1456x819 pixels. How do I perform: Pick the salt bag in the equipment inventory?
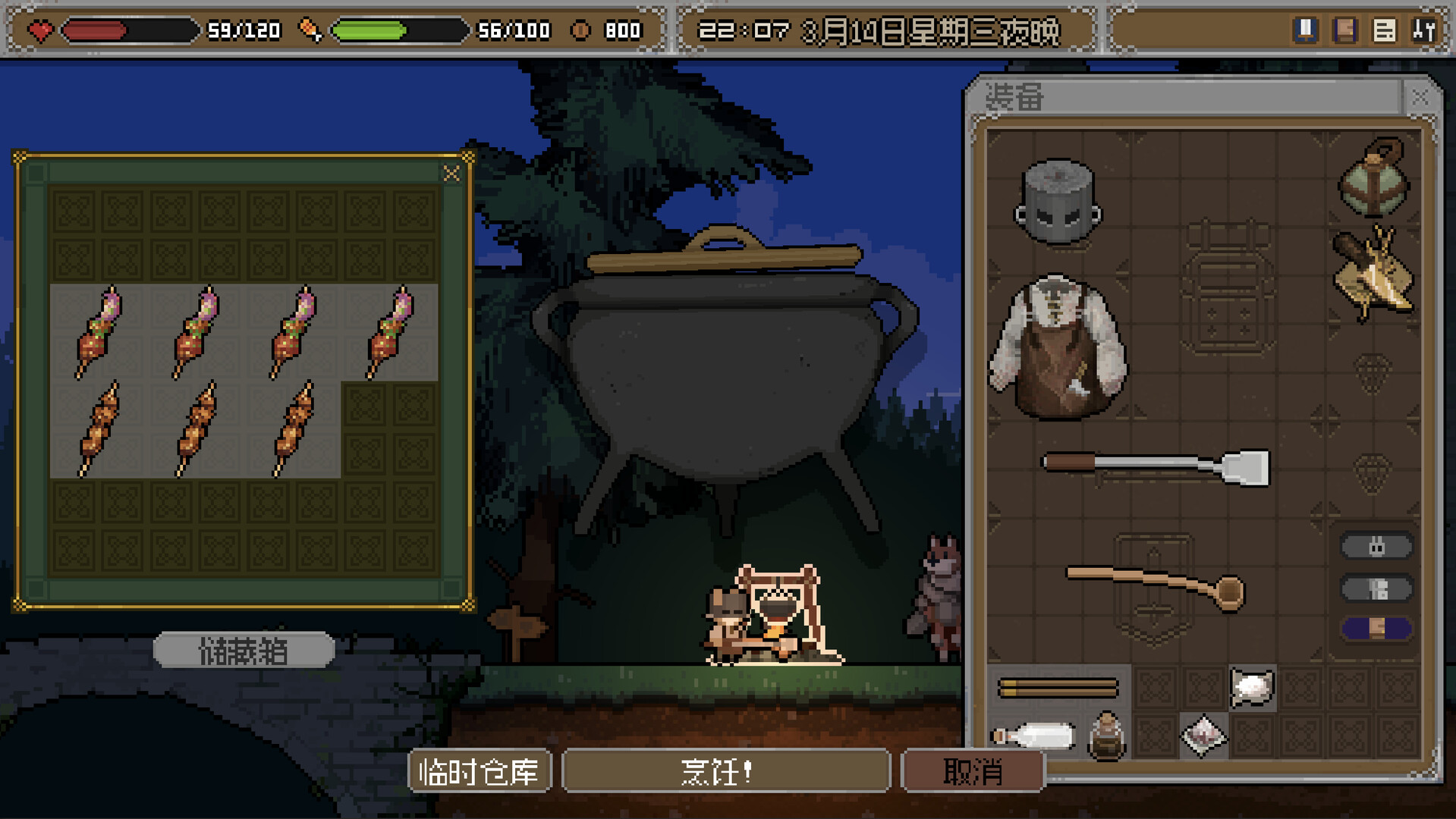[x=1251, y=689]
